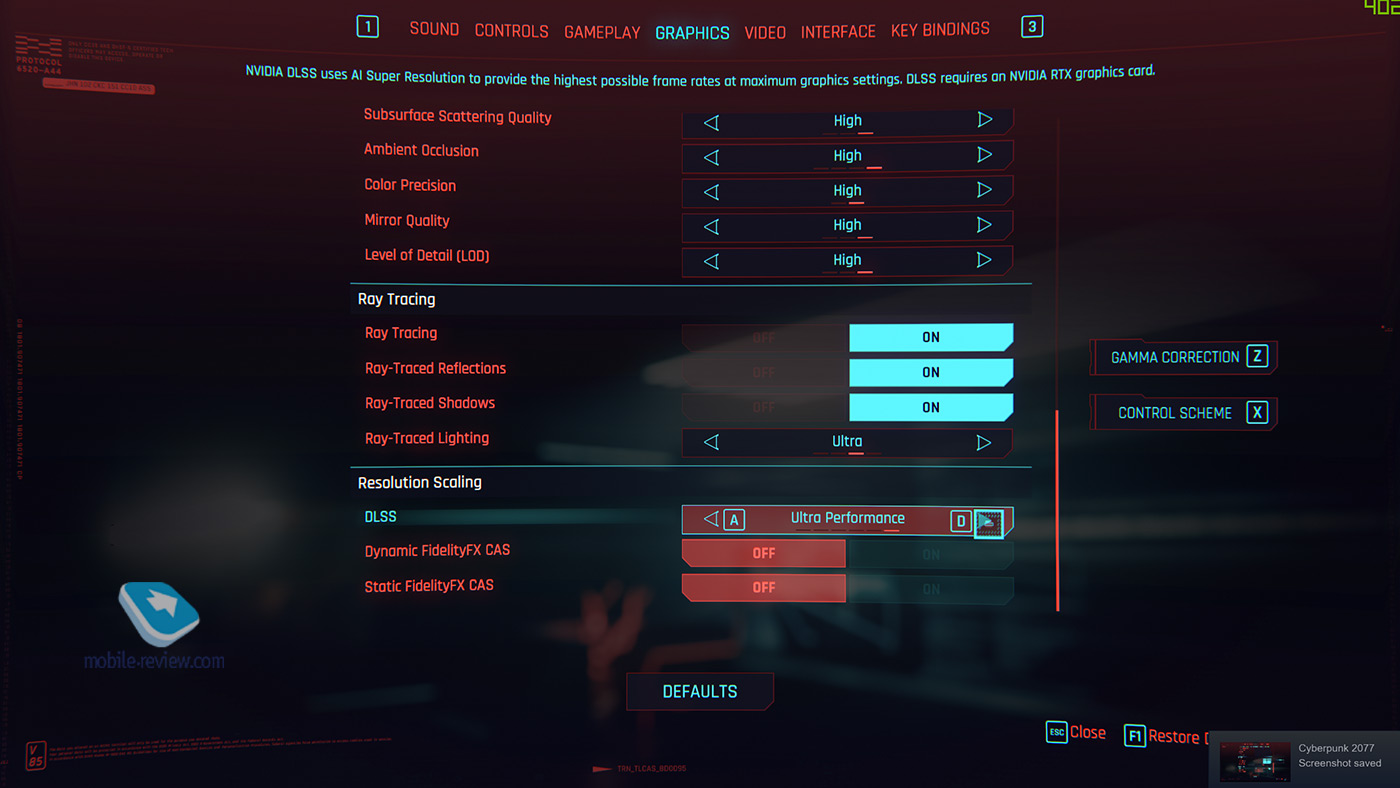The width and height of the screenshot is (1400, 788).
Task: Click the DLSS left arrow
Action: 711,519
